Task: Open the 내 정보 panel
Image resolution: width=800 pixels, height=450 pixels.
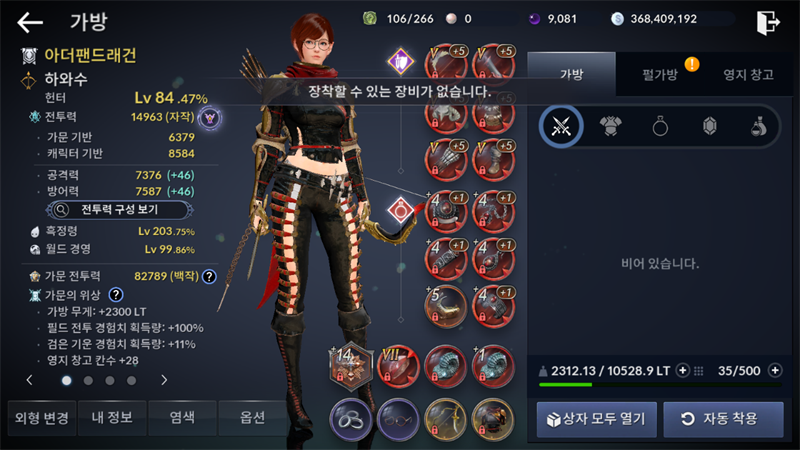Action: [x=111, y=418]
